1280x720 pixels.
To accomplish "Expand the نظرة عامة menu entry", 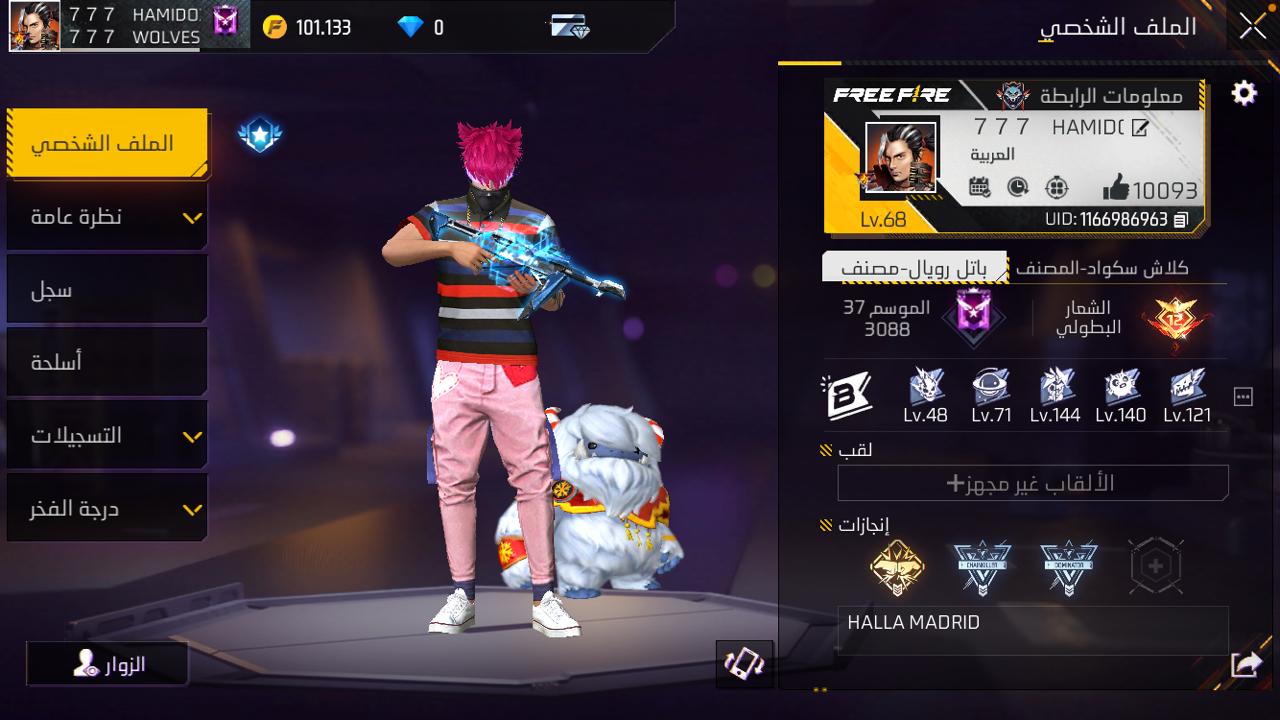I will 107,217.
